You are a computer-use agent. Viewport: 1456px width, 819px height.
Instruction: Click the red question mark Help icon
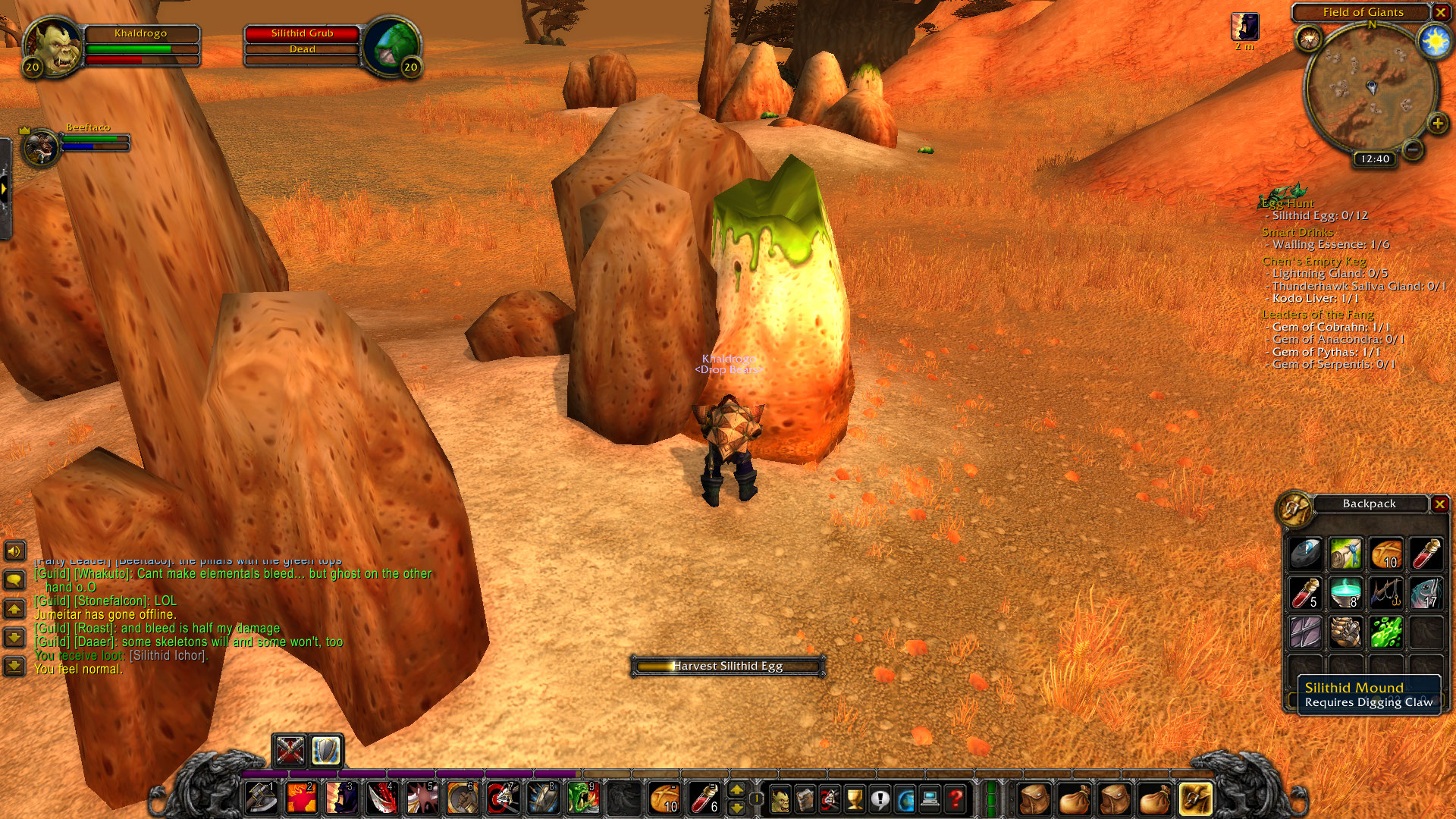coord(955,799)
